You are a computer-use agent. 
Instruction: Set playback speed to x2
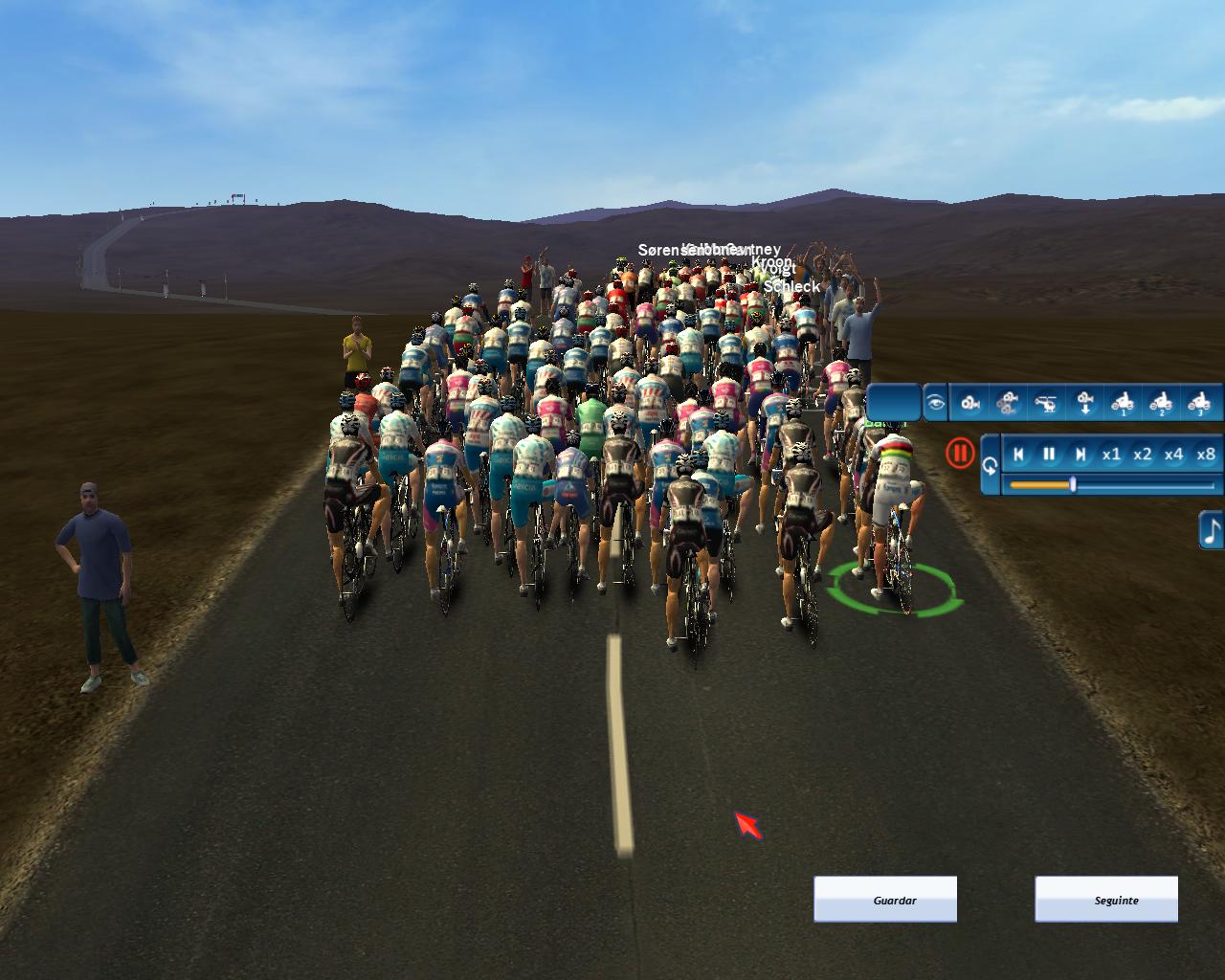click(1143, 455)
